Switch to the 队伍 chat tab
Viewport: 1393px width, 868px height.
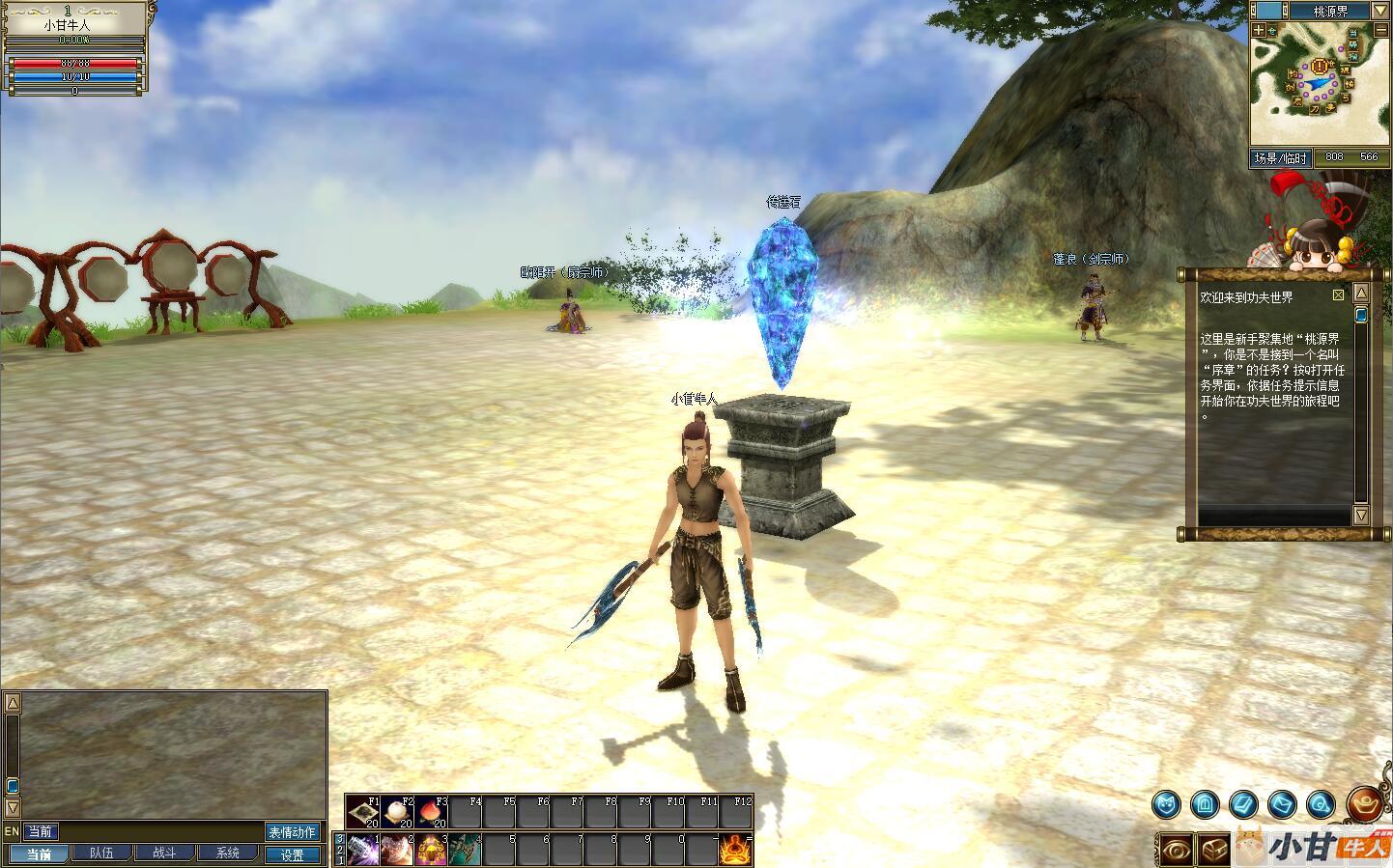pos(101,854)
